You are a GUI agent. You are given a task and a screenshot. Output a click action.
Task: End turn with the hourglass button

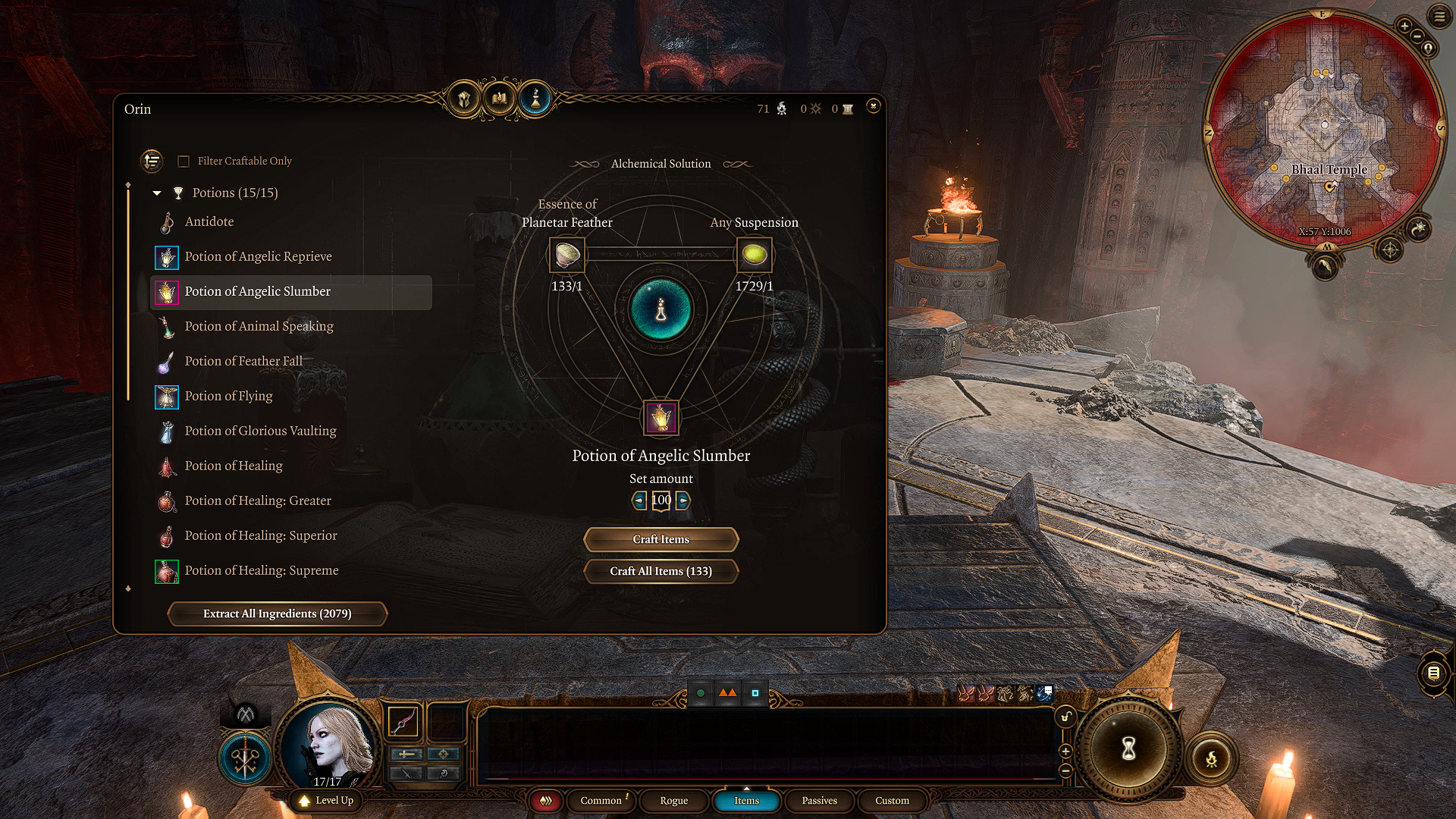pyautogui.click(x=1128, y=749)
